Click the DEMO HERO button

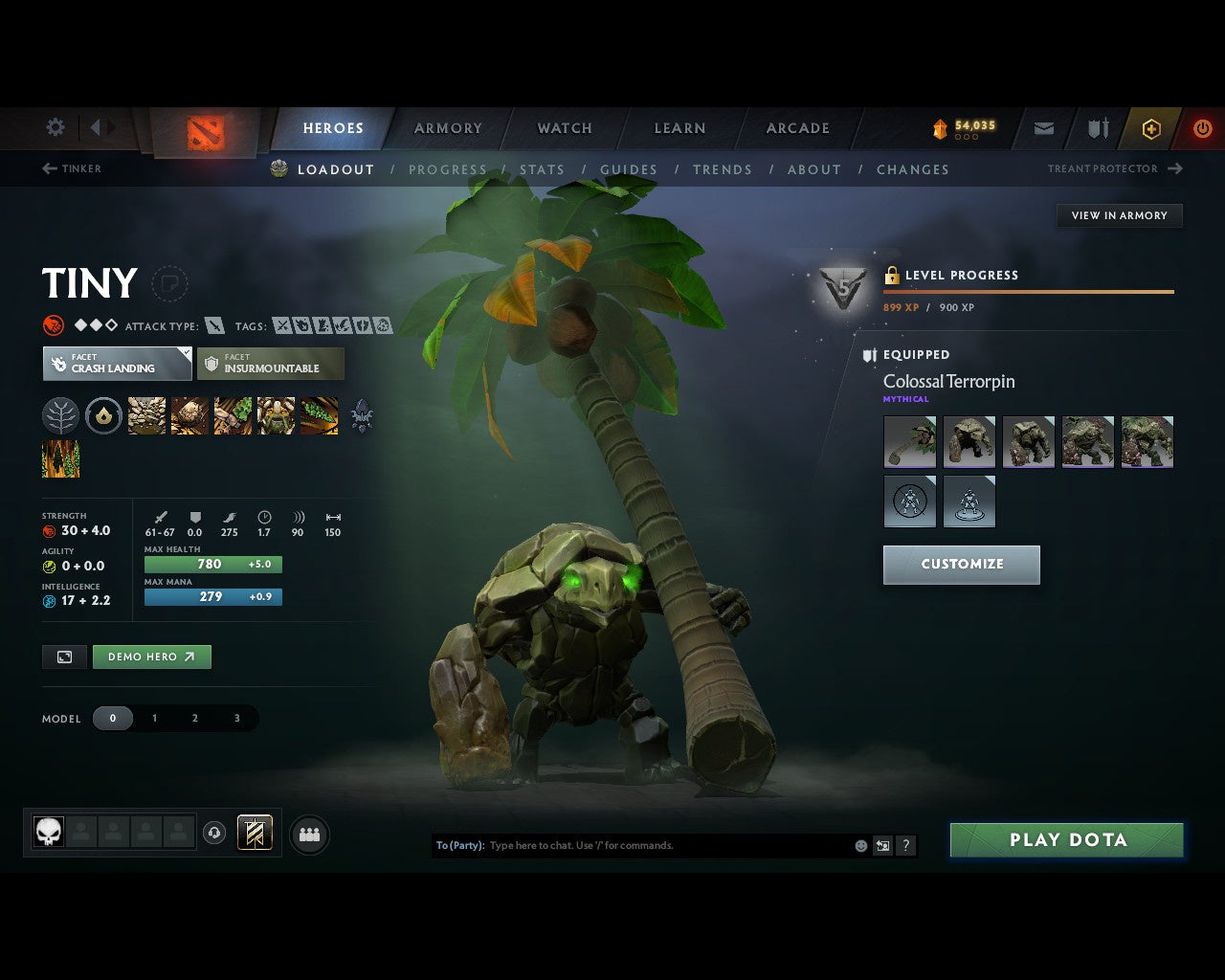point(151,657)
